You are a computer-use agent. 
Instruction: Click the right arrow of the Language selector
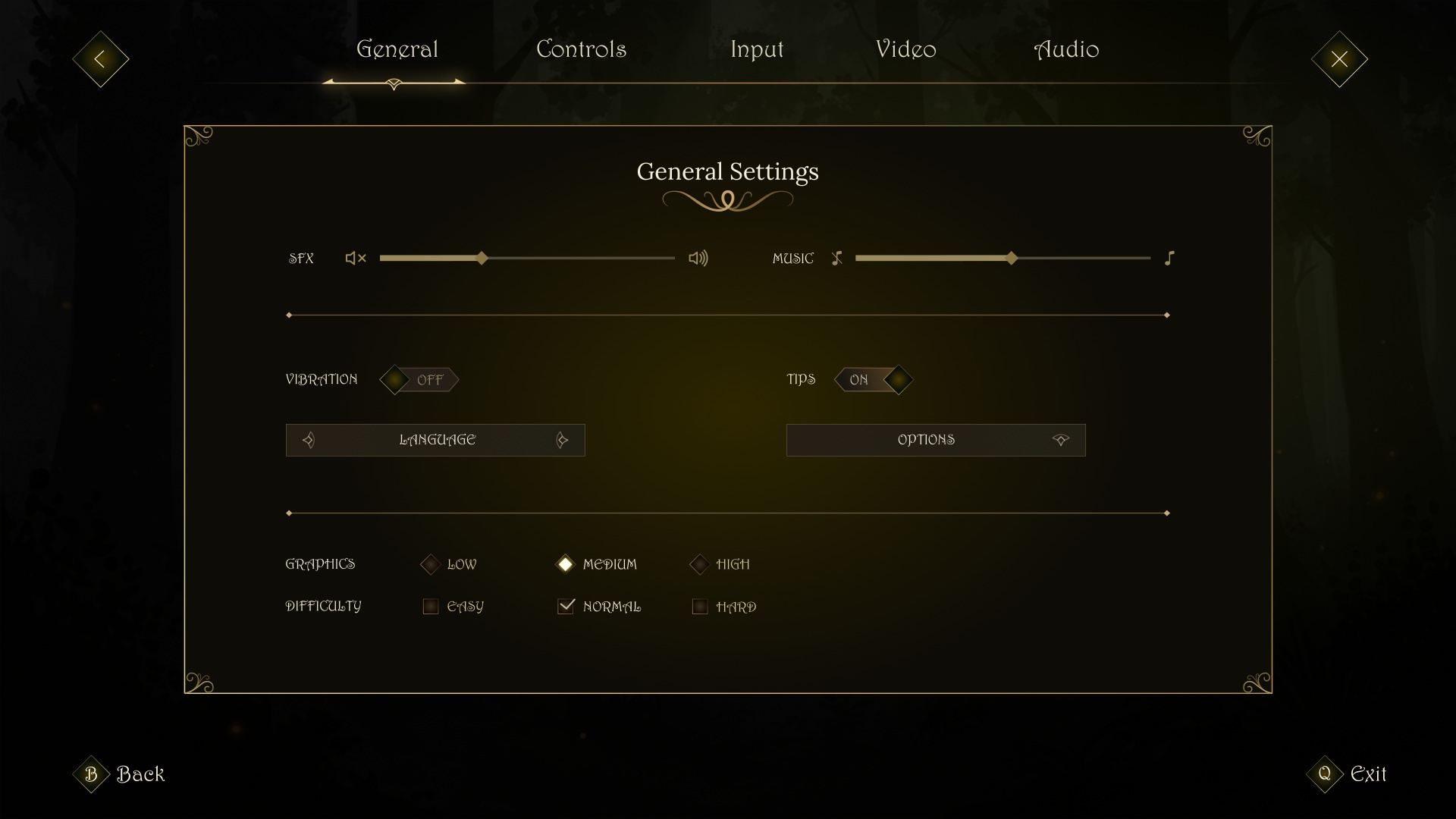(x=562, y=440)
